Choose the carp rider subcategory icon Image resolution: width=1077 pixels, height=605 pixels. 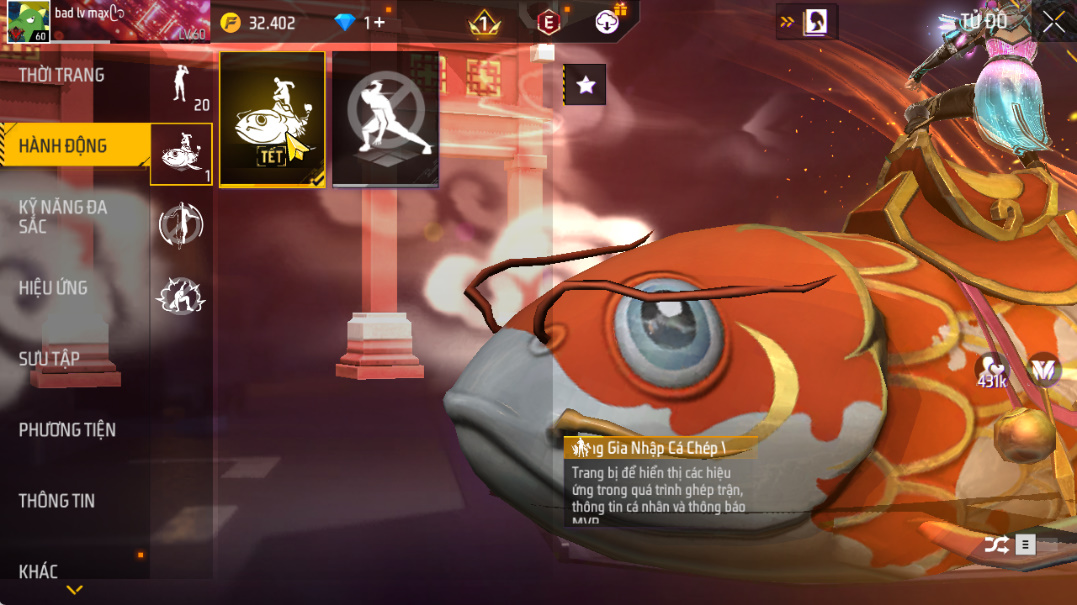coord(181,155)
